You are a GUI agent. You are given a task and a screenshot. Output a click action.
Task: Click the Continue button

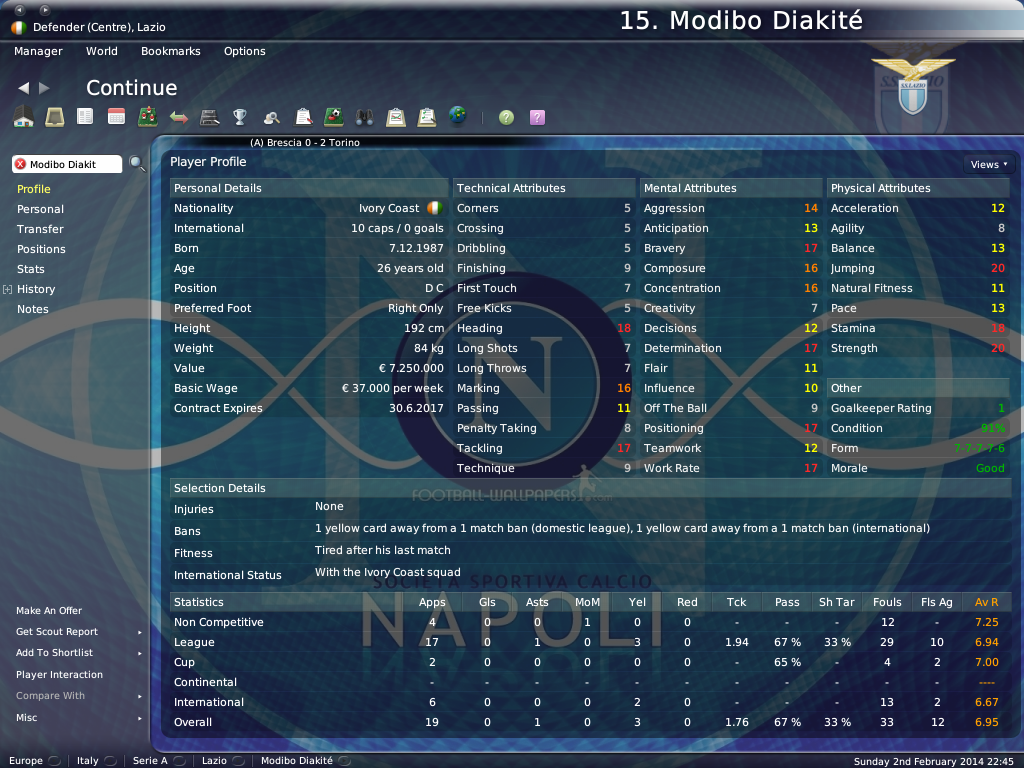[131, 88]
